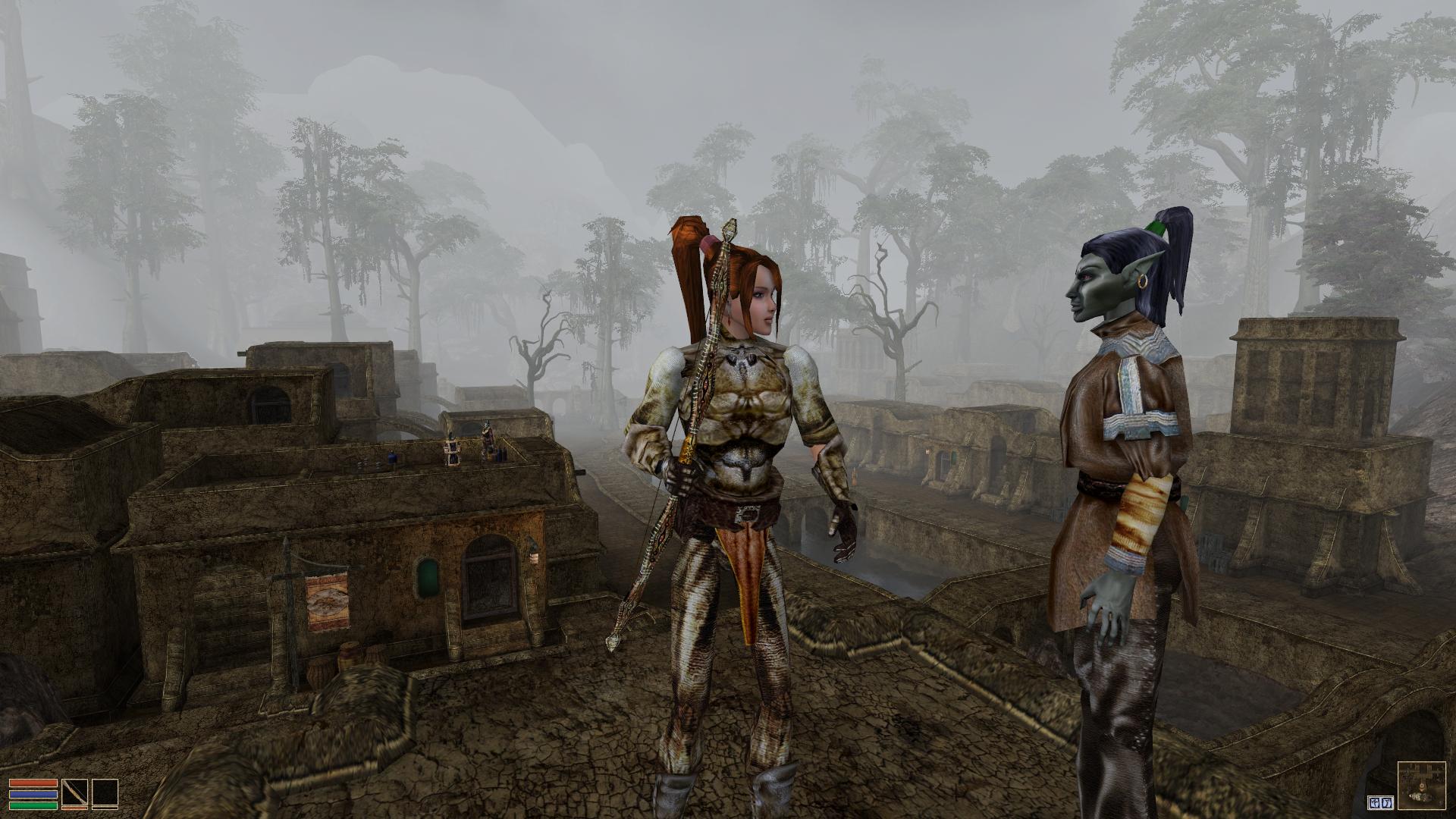
Task: Click the red health bar
Action: tap(33, 784)
